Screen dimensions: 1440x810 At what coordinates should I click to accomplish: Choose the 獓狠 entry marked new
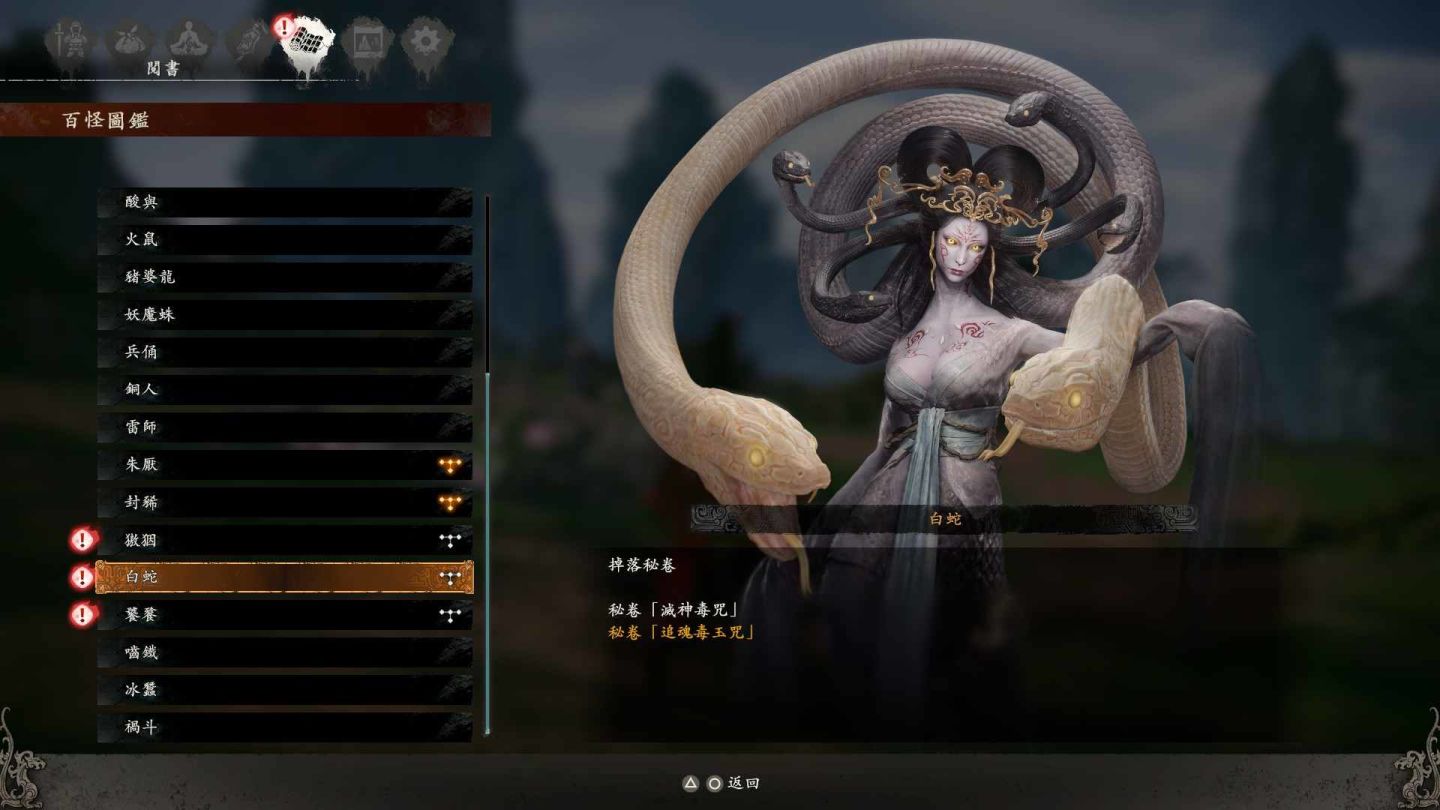pyautogui.click(x=284, y=540)
